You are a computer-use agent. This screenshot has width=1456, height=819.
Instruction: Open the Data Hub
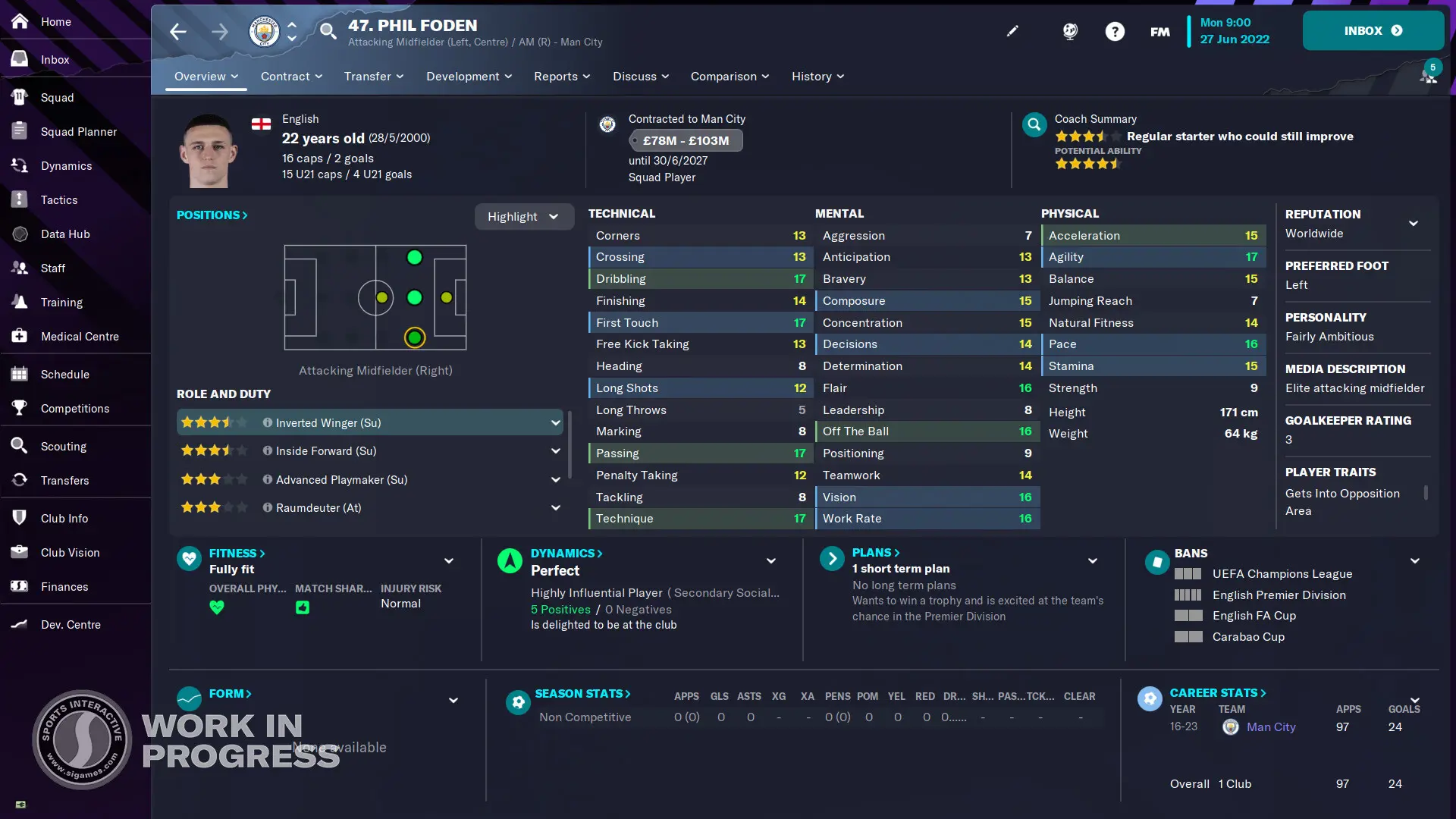tap(65, 234)
